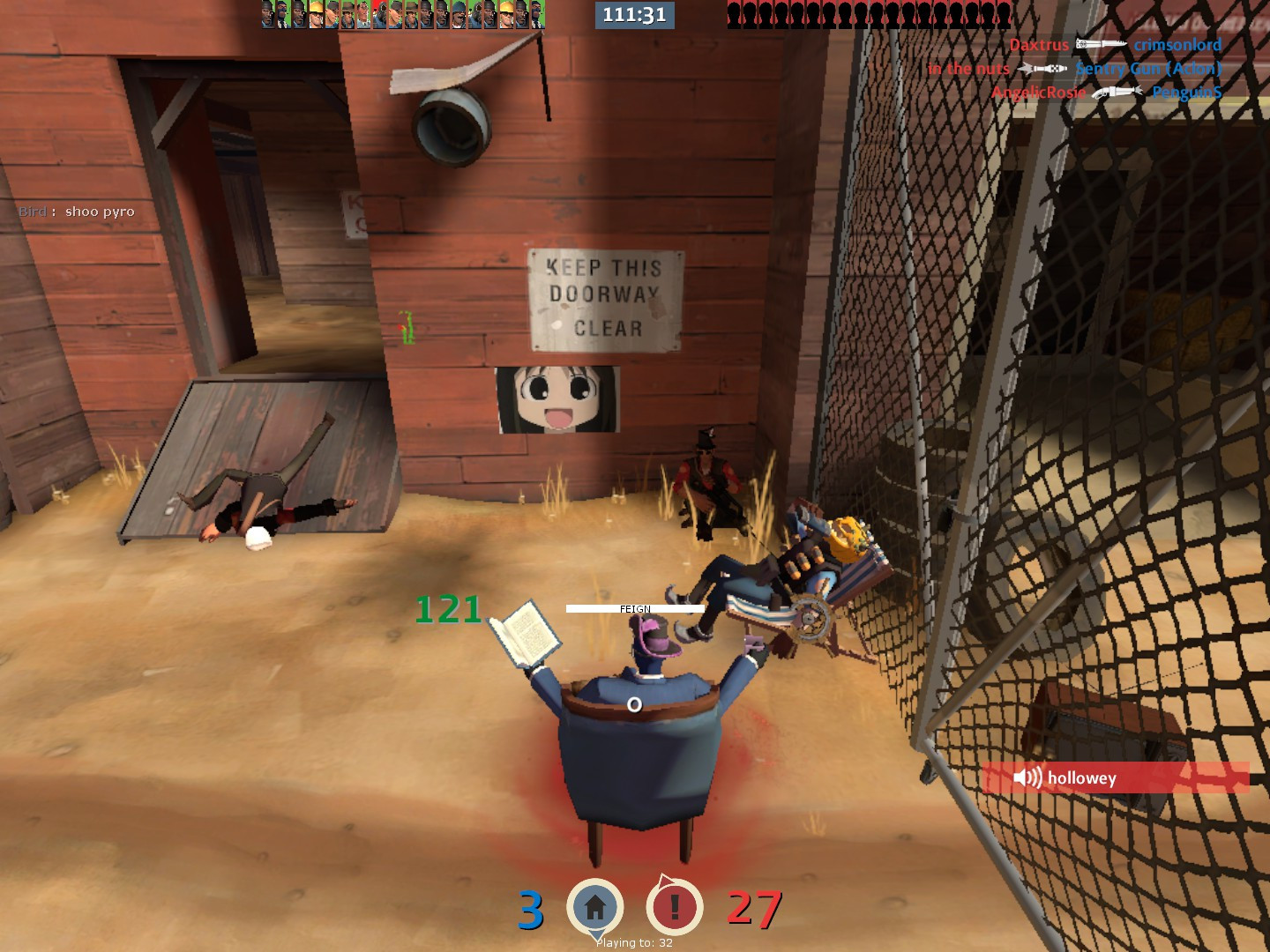The height and width of the screenshot is (952, 1270).
Task: Click the round match timer showing 111:31
Action: [x=633, y=14]
